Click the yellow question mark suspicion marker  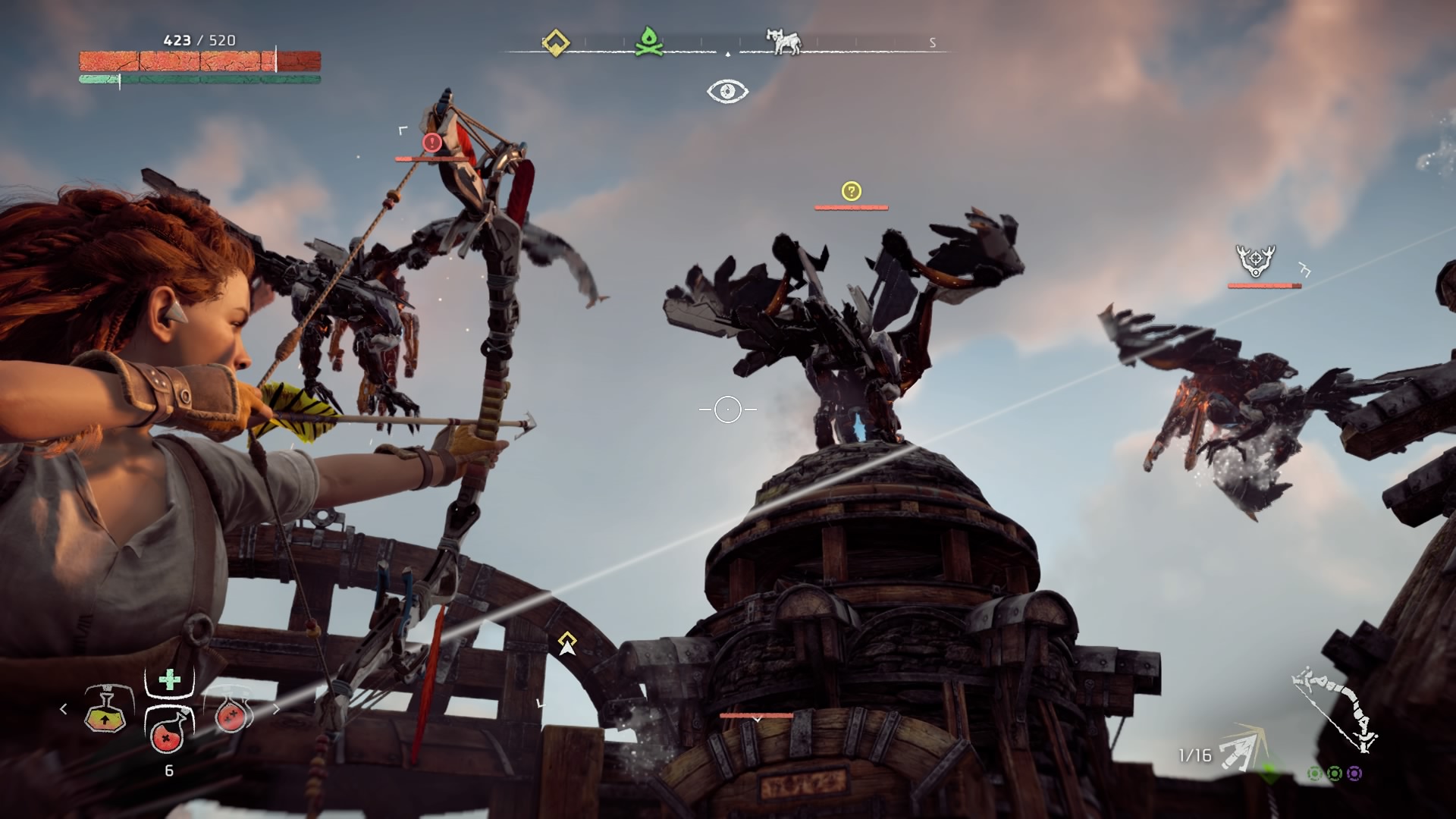click(x=851, y=191)
